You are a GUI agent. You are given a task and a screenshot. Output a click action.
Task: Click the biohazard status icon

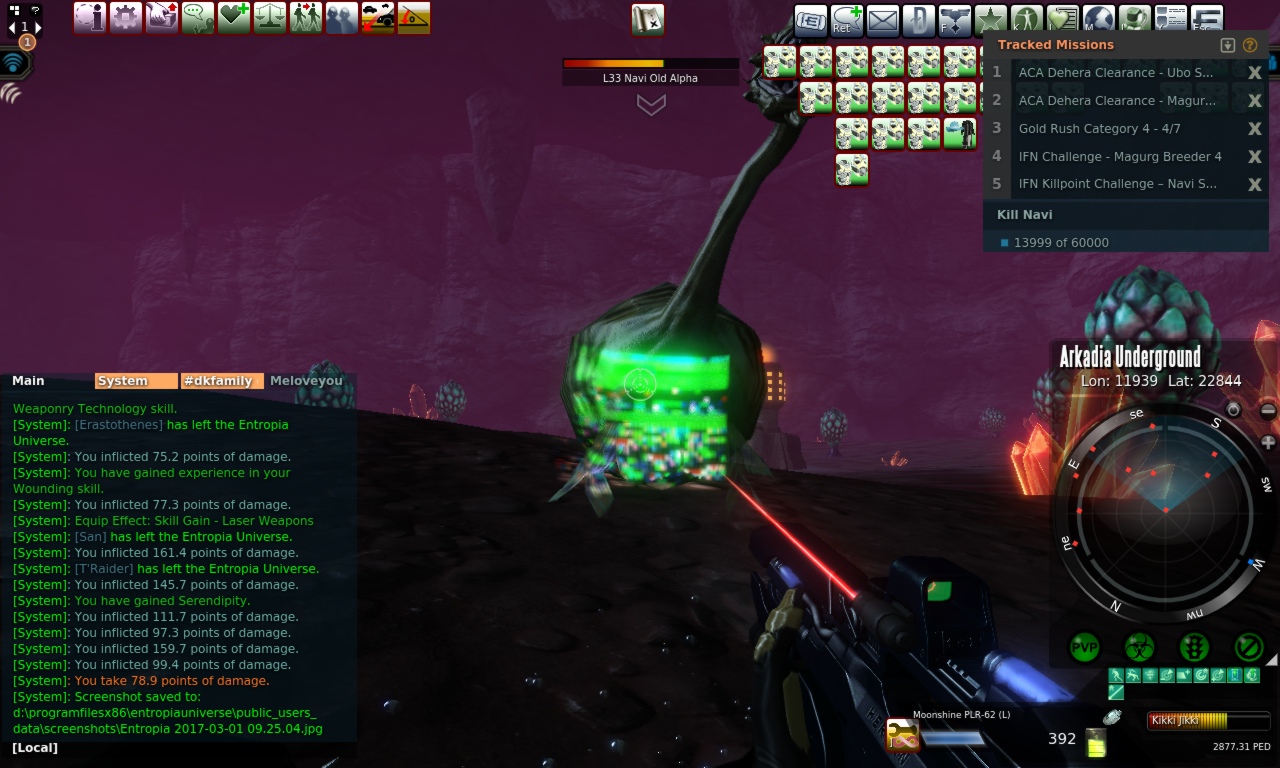1139,647
